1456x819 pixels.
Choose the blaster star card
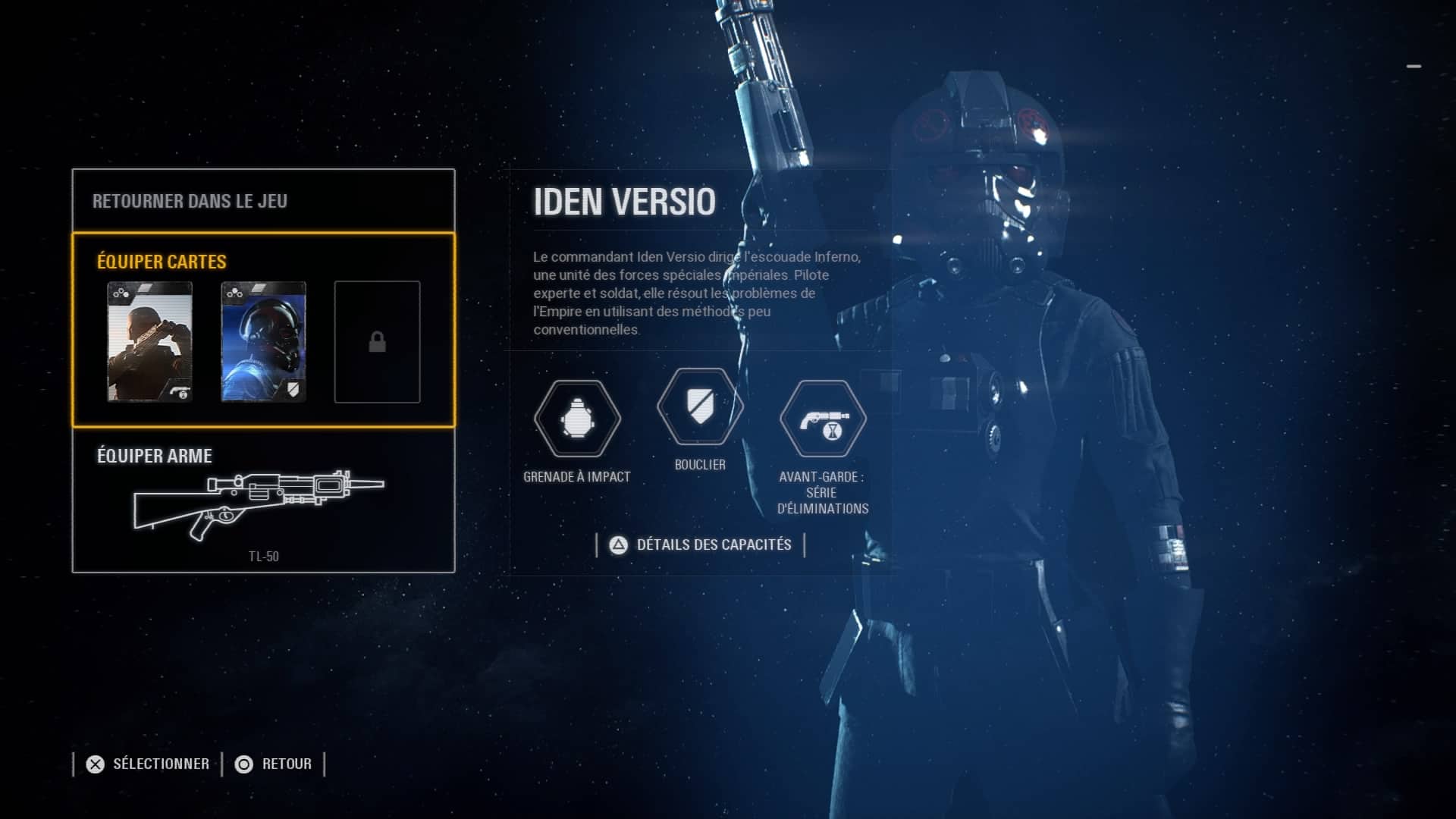click(x=149, y=341)
